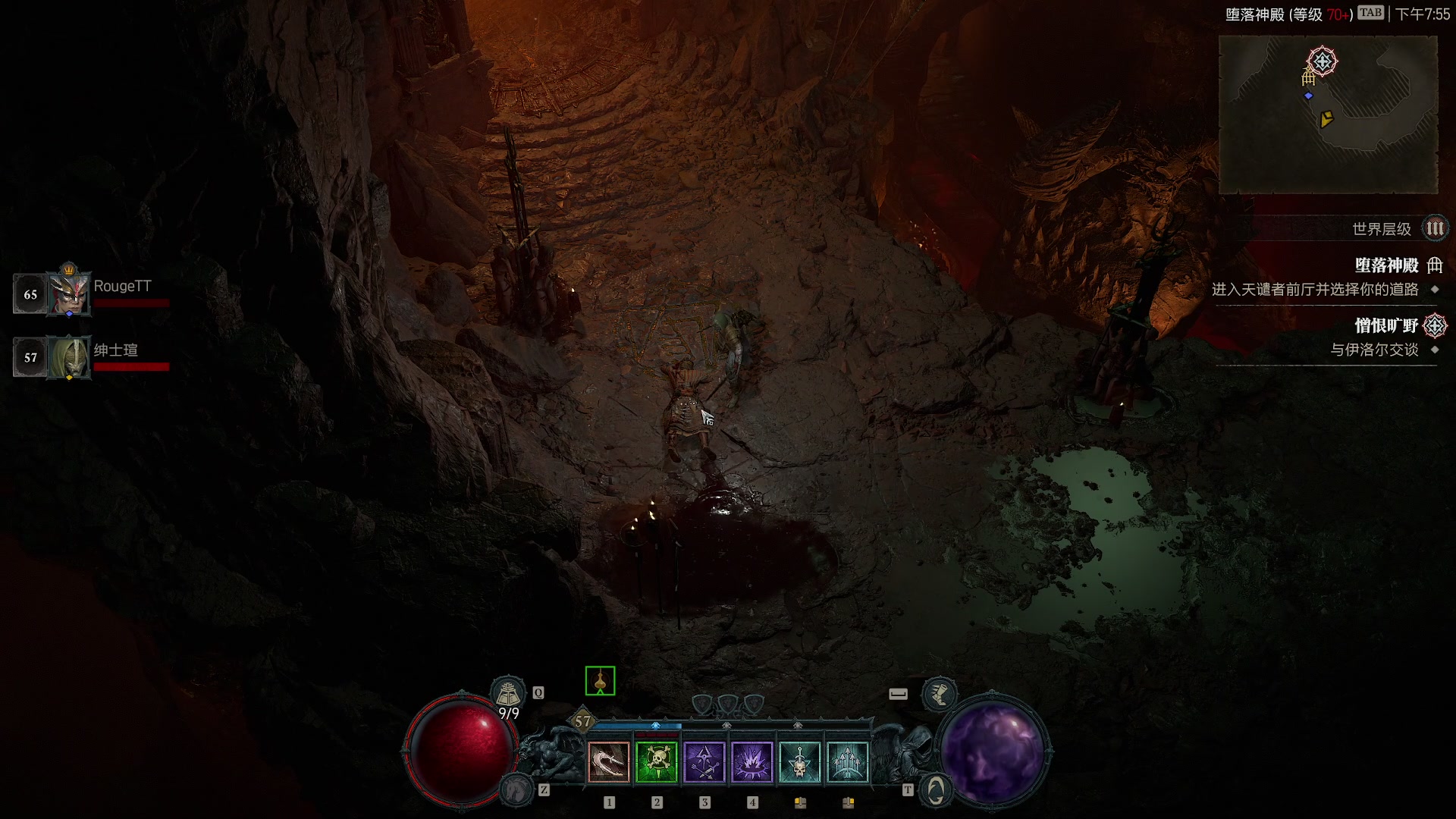Image resolution: width=1456 pixels, height=819 pixels.
Task: Click the green-framed golden elixir buff icon
Action: point(600,681)
